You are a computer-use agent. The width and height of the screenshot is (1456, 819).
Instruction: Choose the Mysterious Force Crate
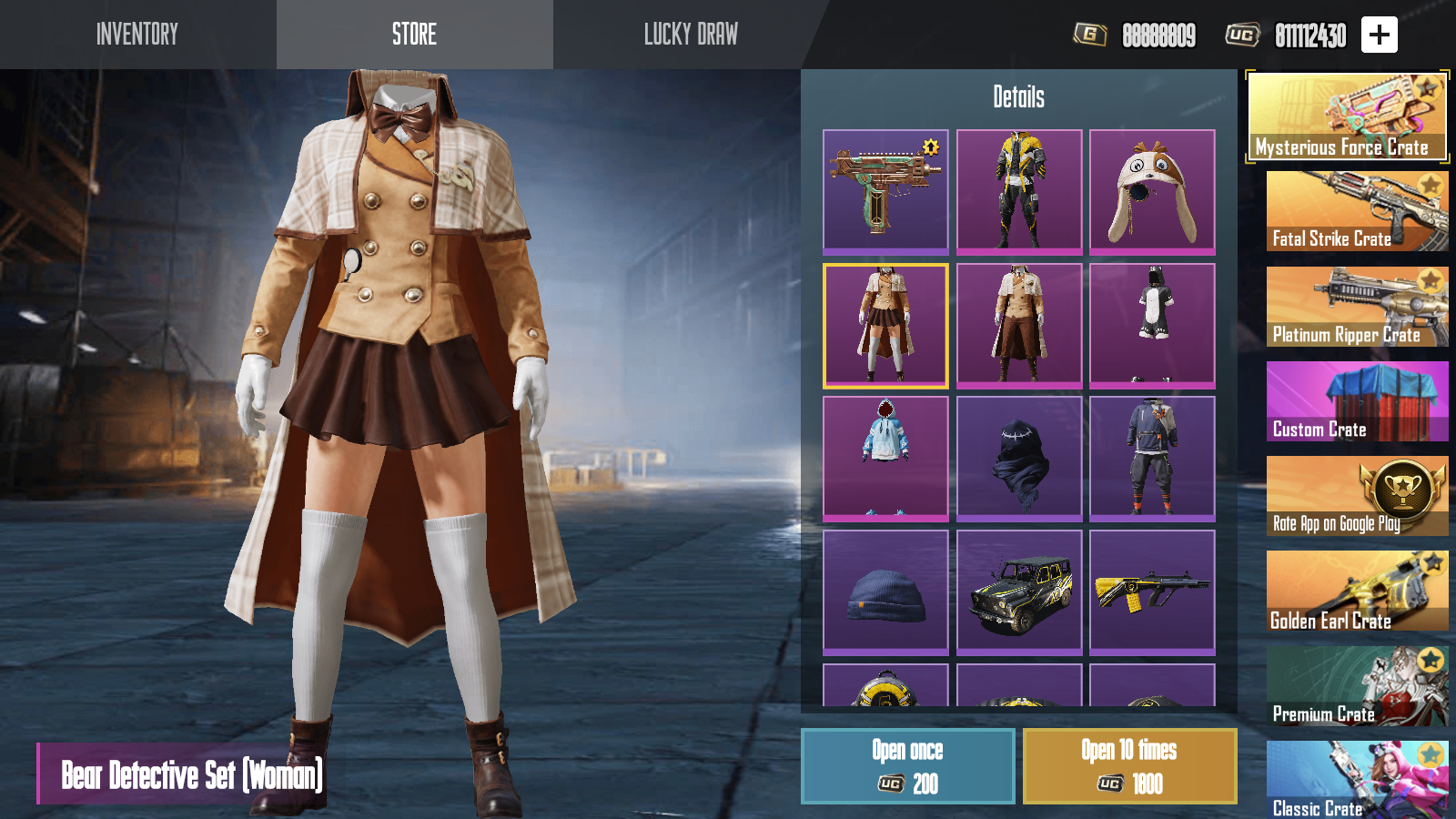1347,117
